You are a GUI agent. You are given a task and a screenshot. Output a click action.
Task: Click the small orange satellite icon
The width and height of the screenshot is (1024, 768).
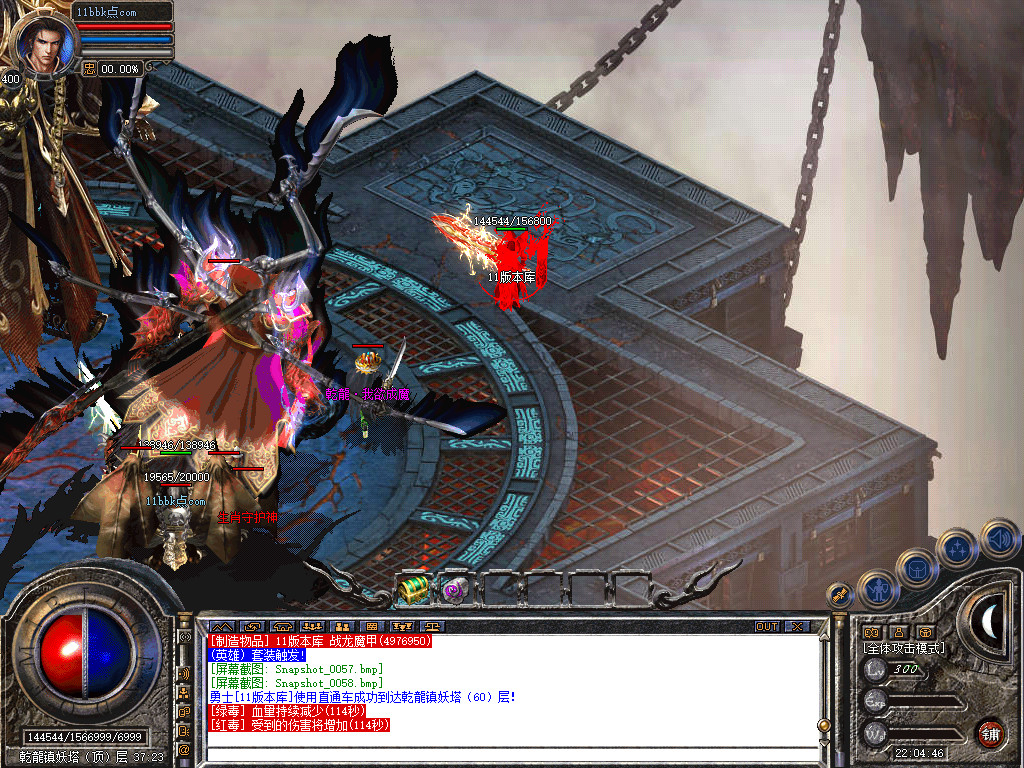(x=840, y=594)
